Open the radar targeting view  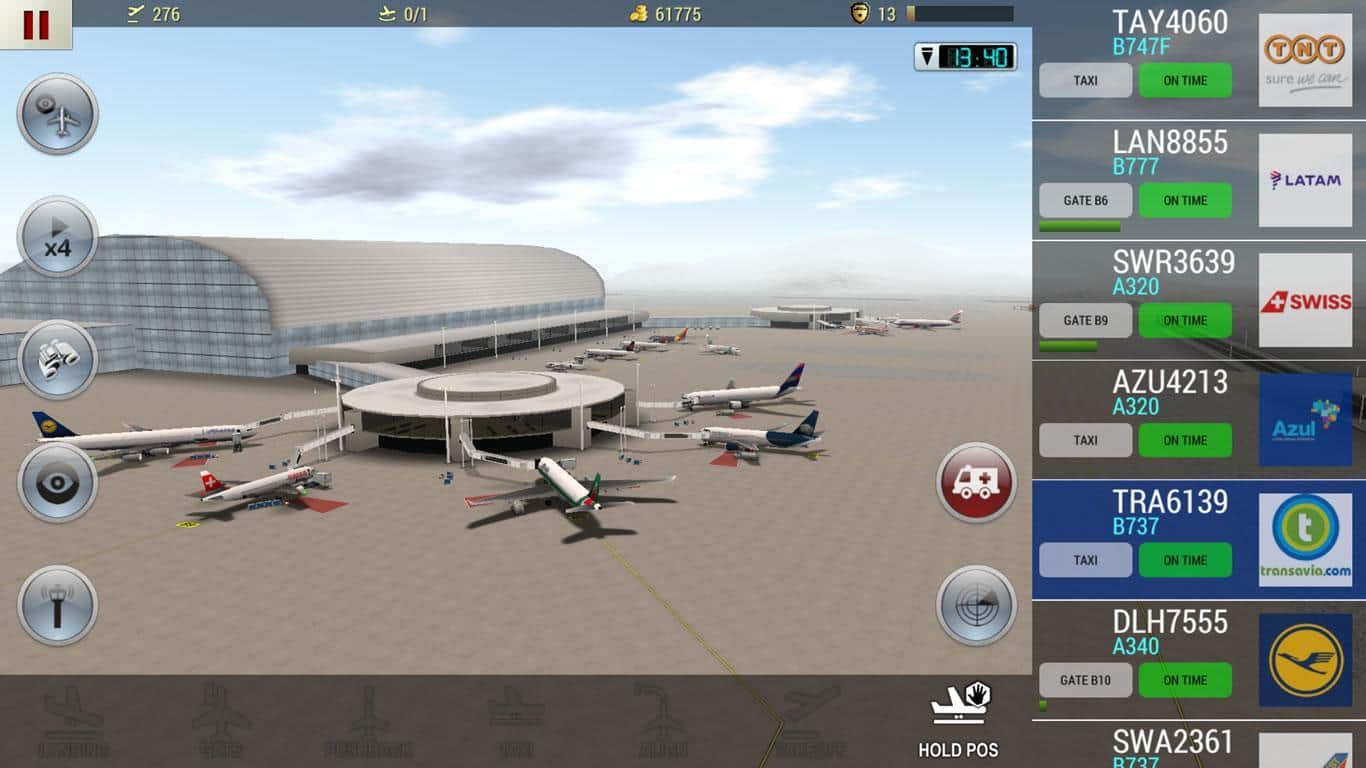click(x=974, y=604)
